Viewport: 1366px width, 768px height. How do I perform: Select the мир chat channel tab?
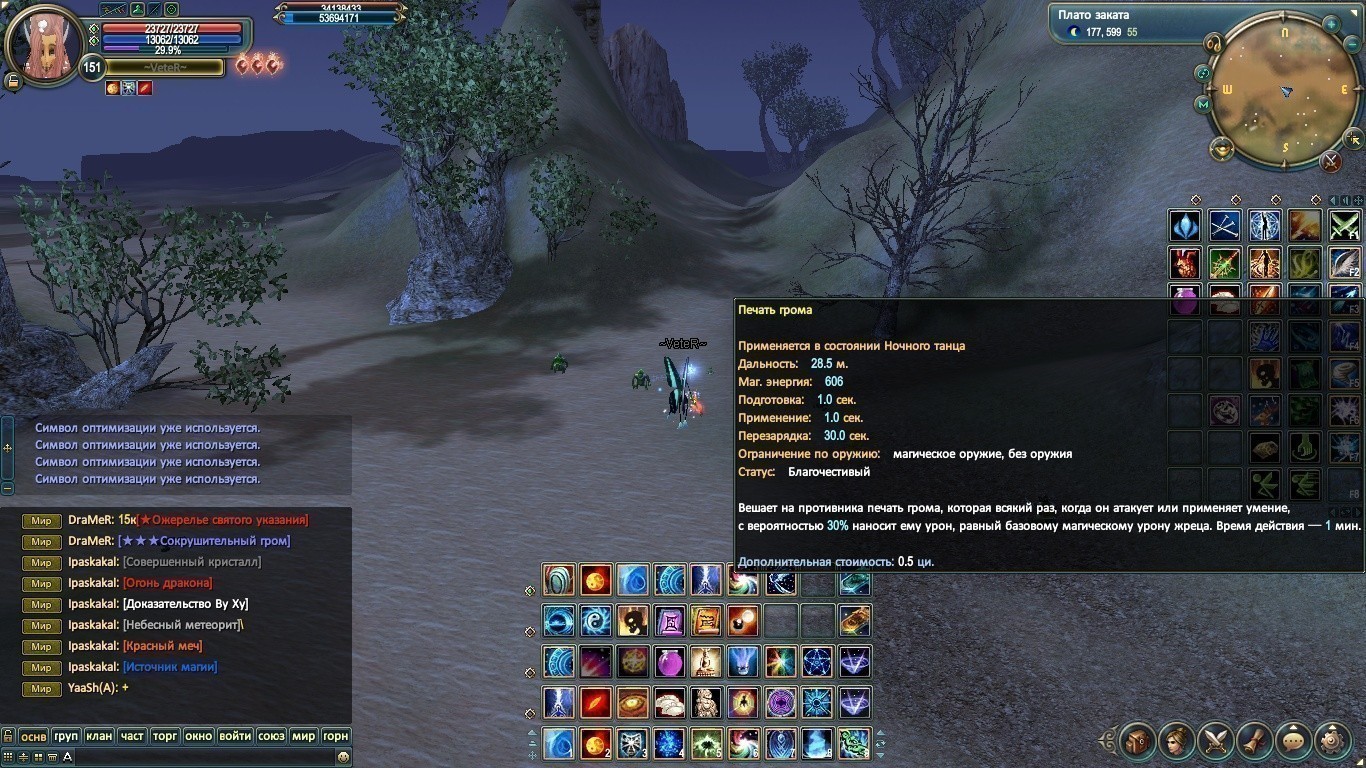[303, 736]
